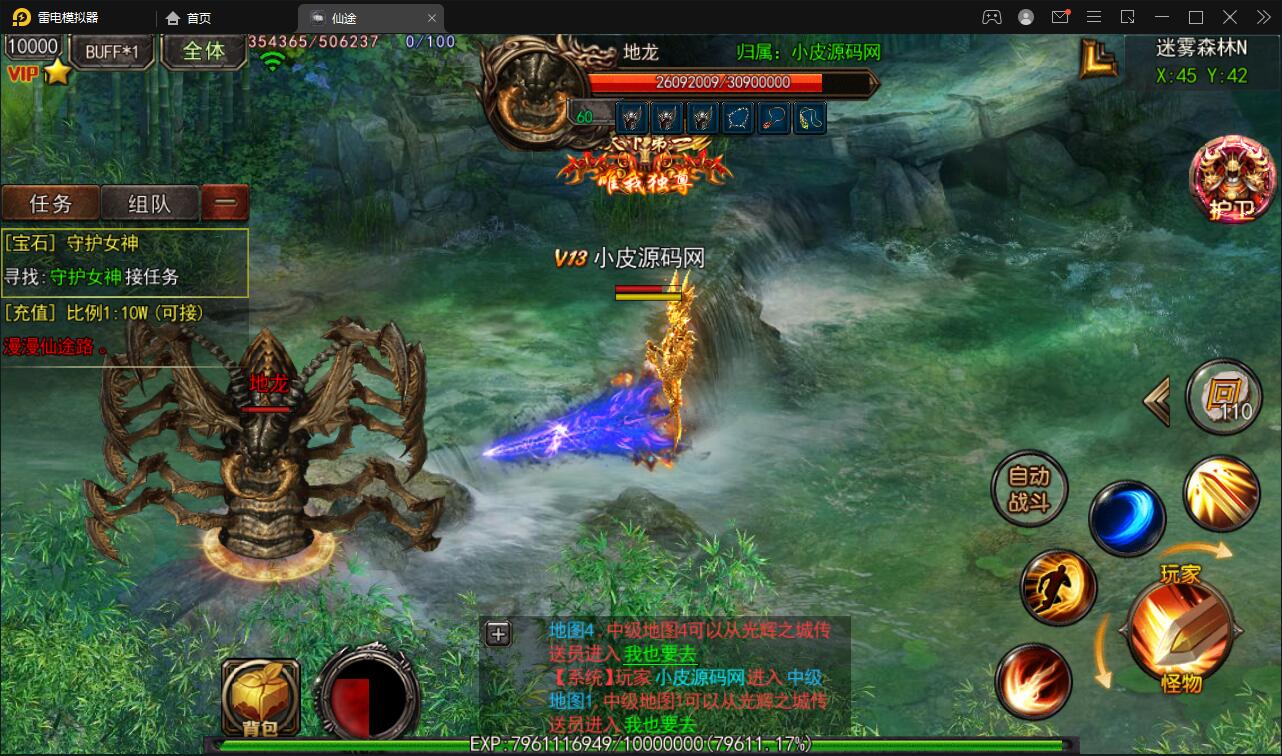Viewport: 1282px width, 756px height.
Task: Switch chat channel from 全体
Action: pyautogui.click(x=203, y=52)
